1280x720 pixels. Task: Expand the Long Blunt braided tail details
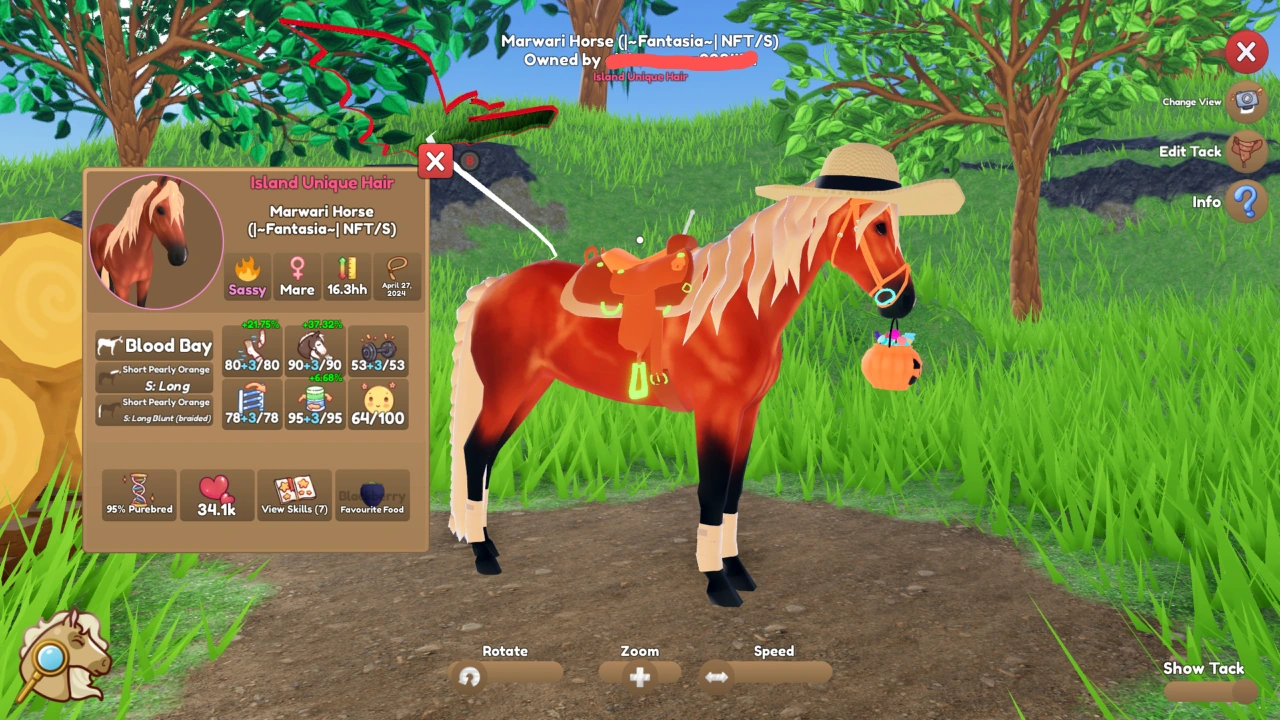pos(155,408)
